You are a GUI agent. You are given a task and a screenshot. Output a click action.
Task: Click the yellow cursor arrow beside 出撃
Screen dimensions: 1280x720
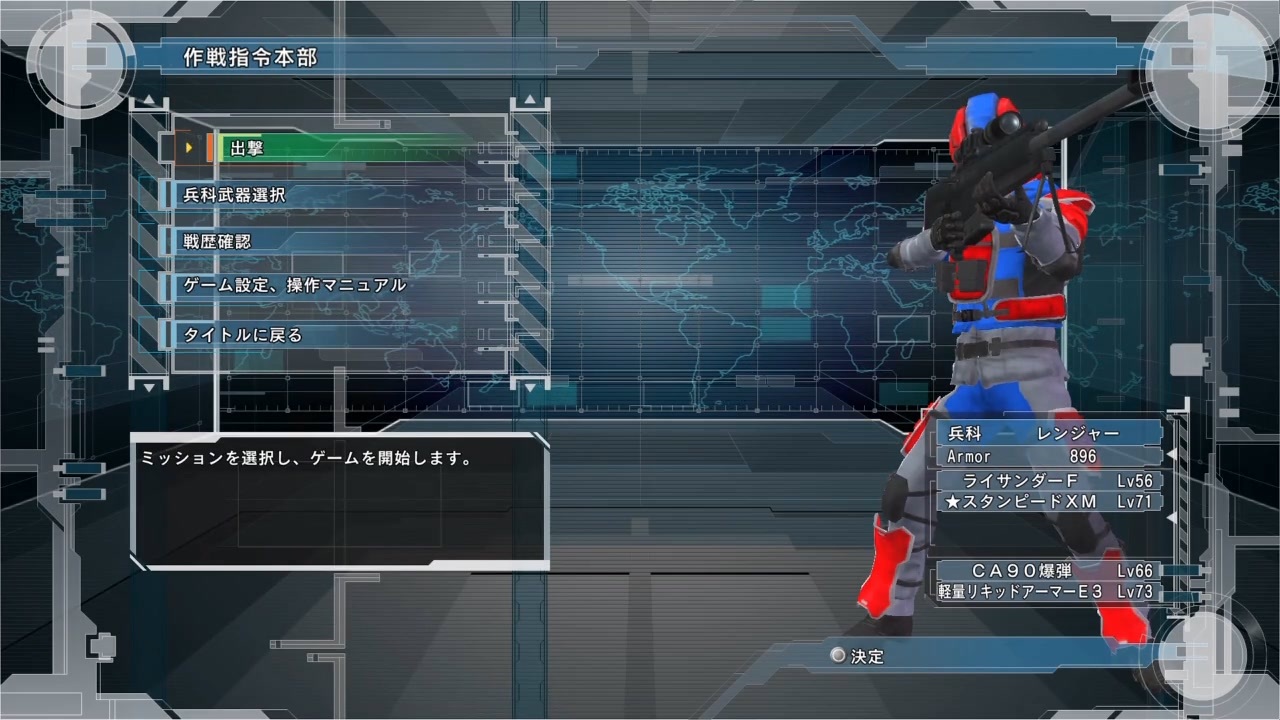click(190, 148)
